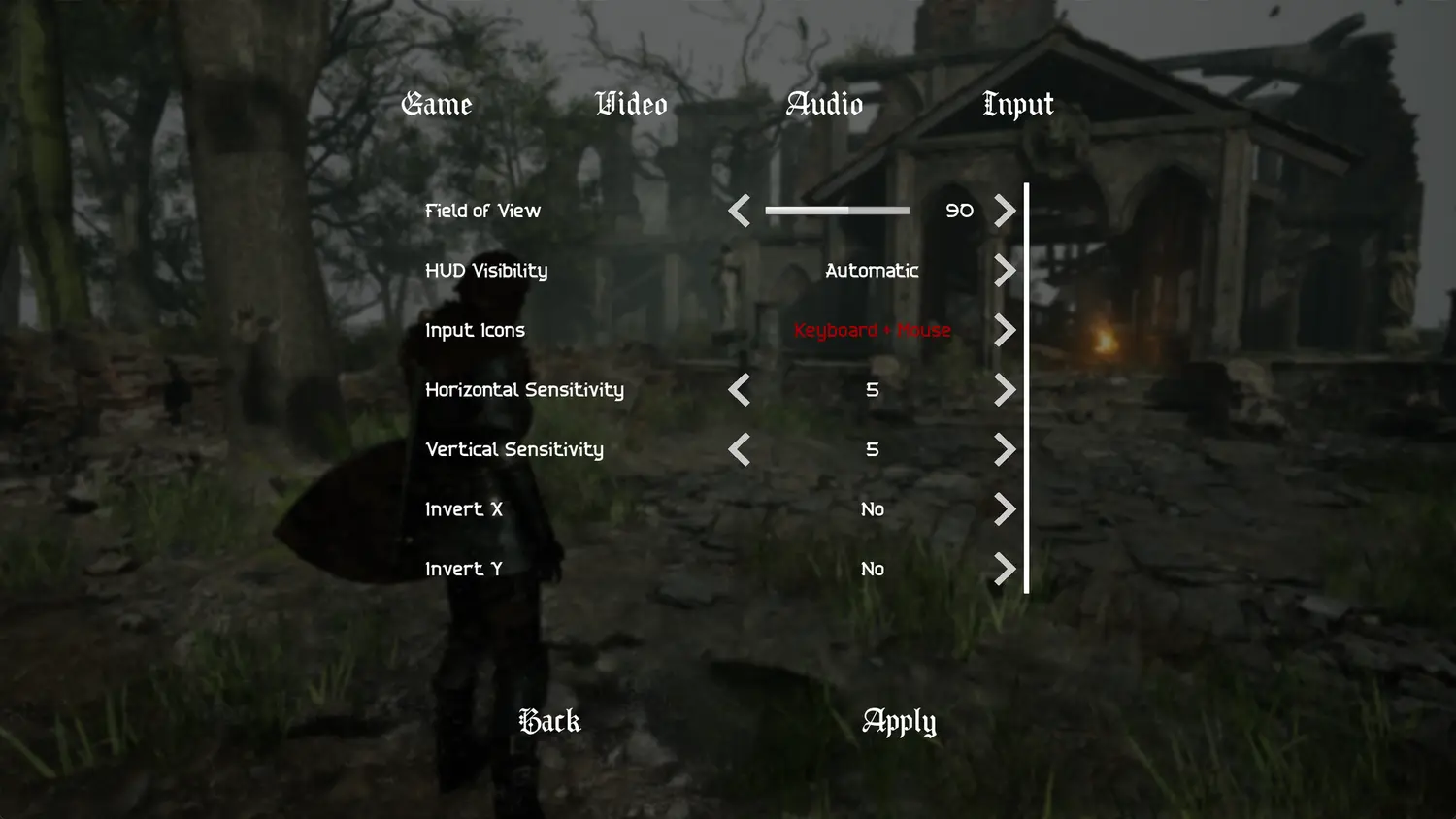
Task: Open the next Invert X option
Action: click(1006, 509)
